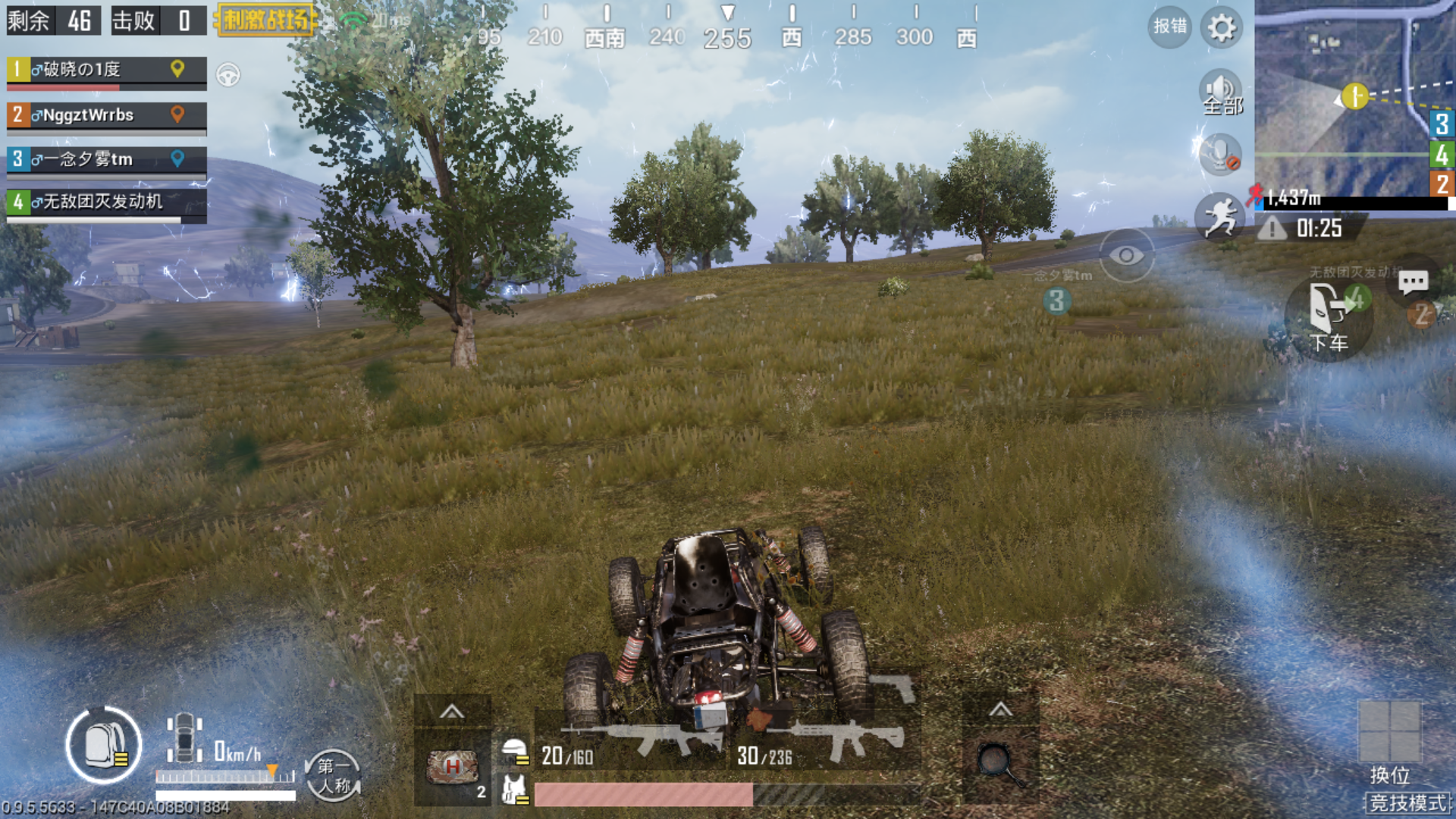Open the quick chat bubble
This screenshot has width=1456, height=819.
click(1413, 282)
